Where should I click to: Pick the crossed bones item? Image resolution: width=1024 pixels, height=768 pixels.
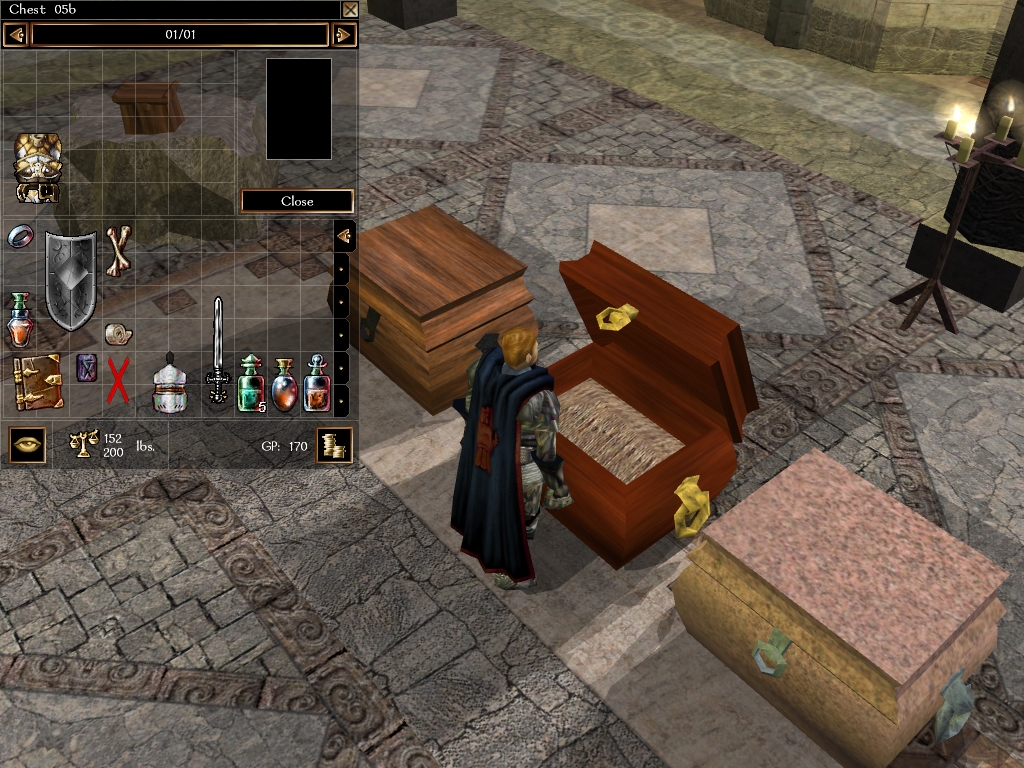pyautogui.click(x=119, y=249)
